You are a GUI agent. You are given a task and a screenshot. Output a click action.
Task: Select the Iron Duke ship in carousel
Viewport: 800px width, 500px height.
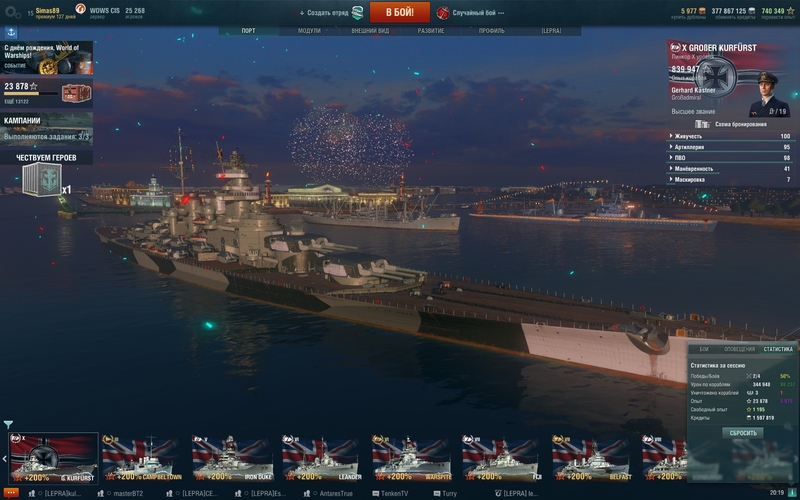point(232,458)
